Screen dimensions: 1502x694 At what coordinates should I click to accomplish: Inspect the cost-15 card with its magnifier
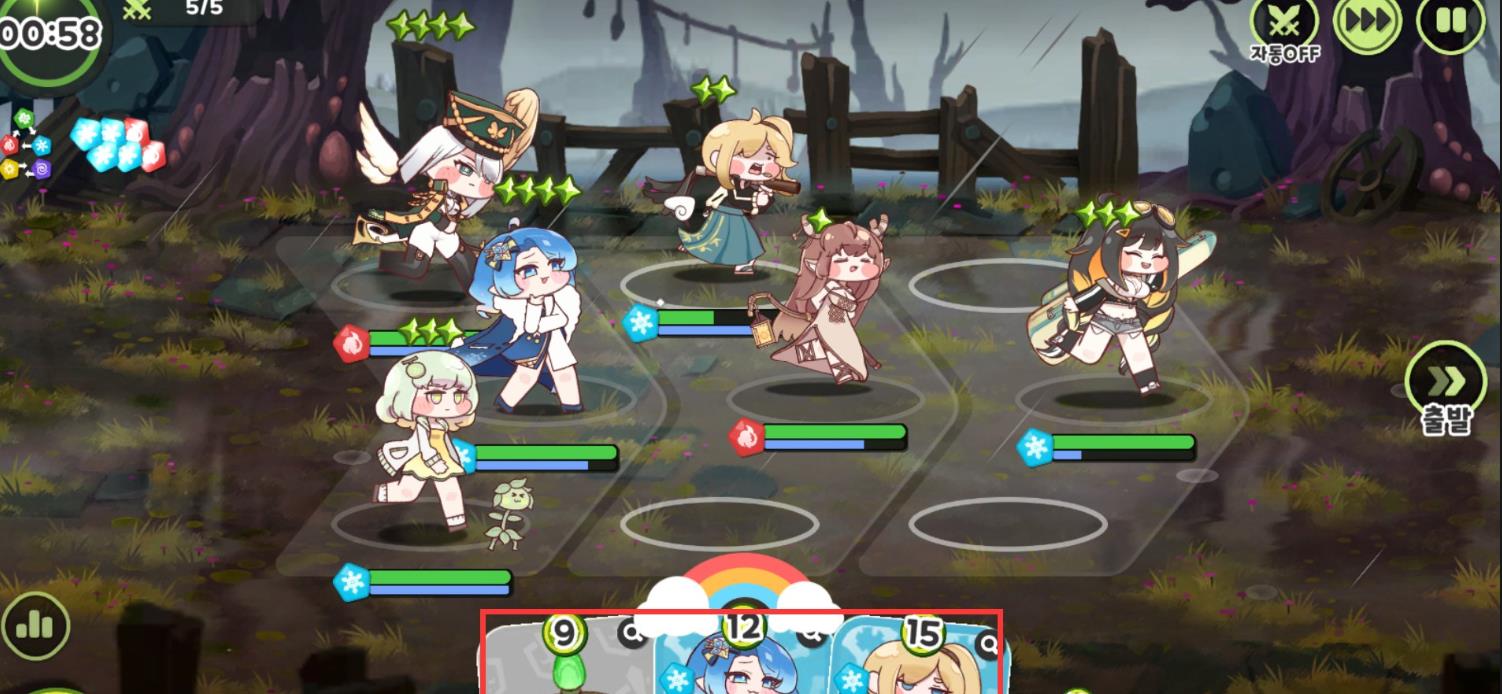coord(989,643)
